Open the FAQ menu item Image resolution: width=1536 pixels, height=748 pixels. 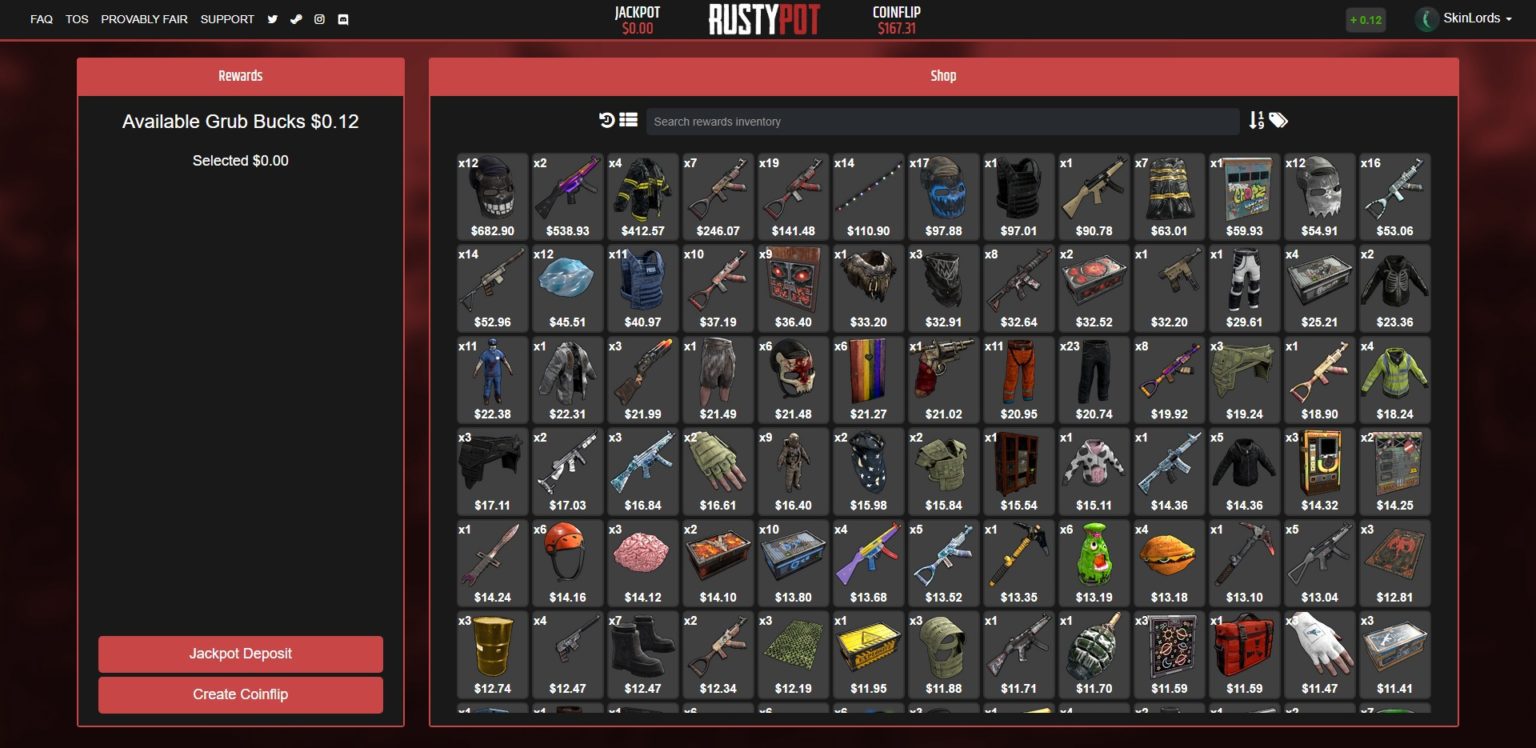tap(40, 19)
